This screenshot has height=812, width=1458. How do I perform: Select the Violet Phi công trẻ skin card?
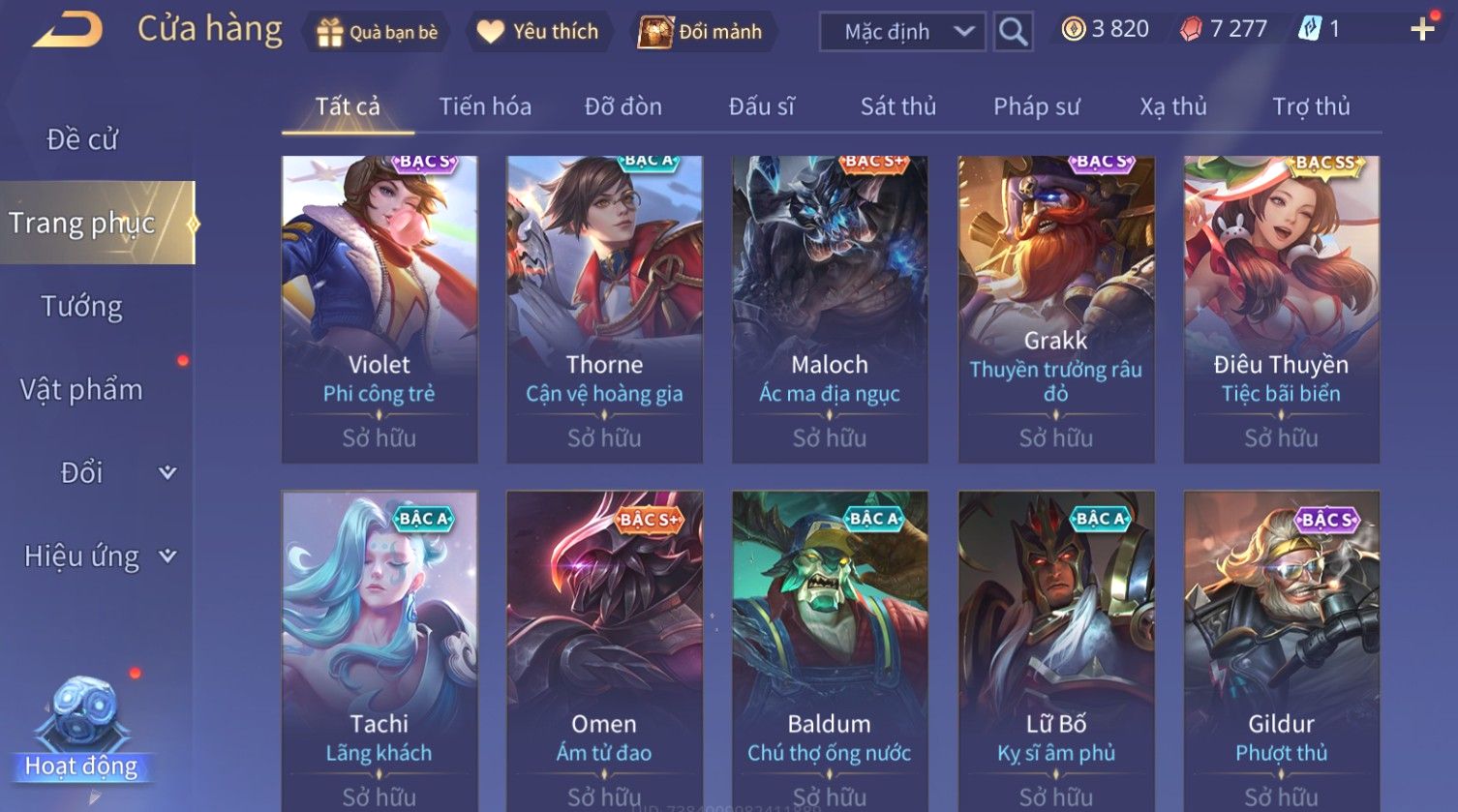tap(380, 309)
